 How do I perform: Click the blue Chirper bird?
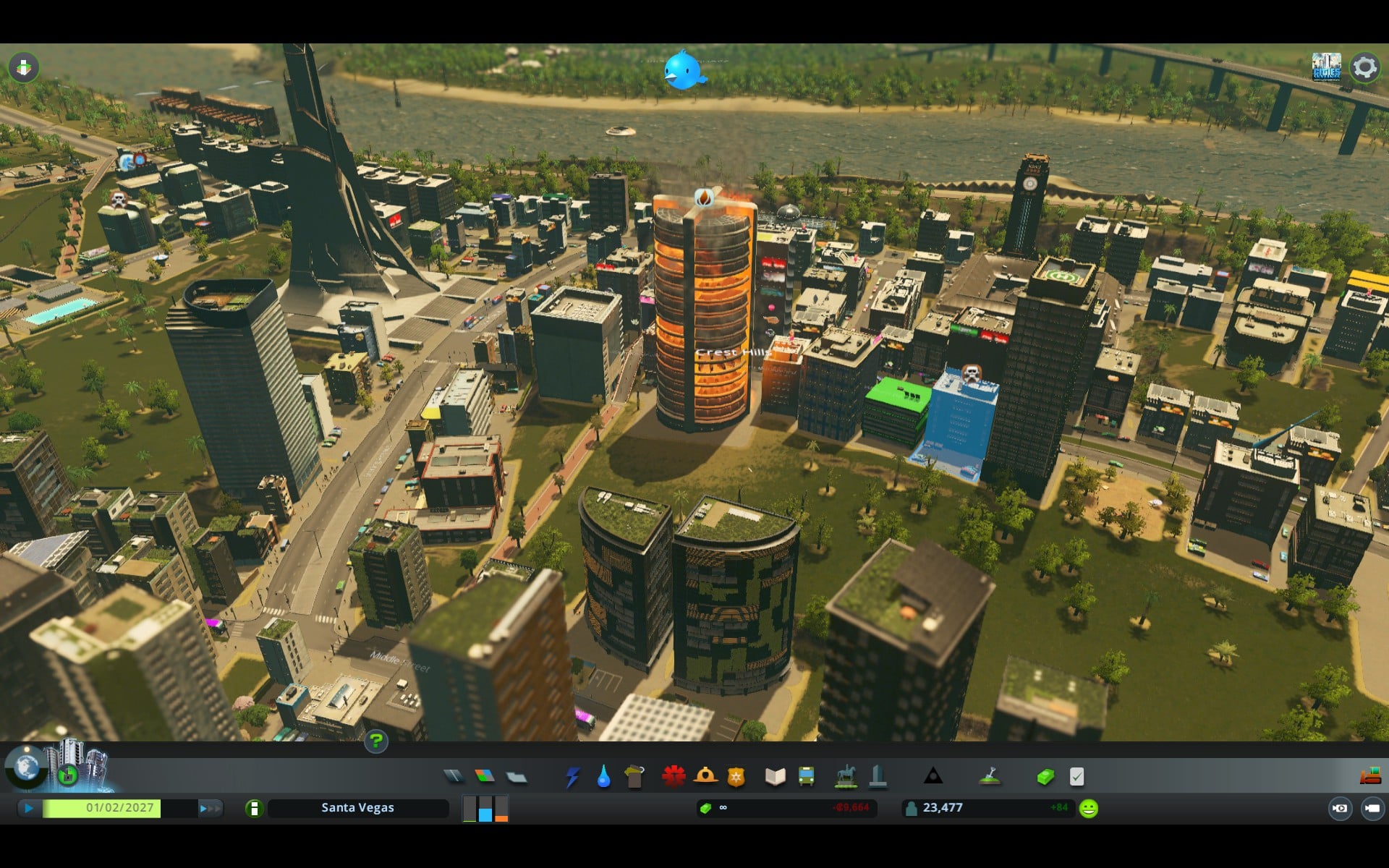(683, 71)
